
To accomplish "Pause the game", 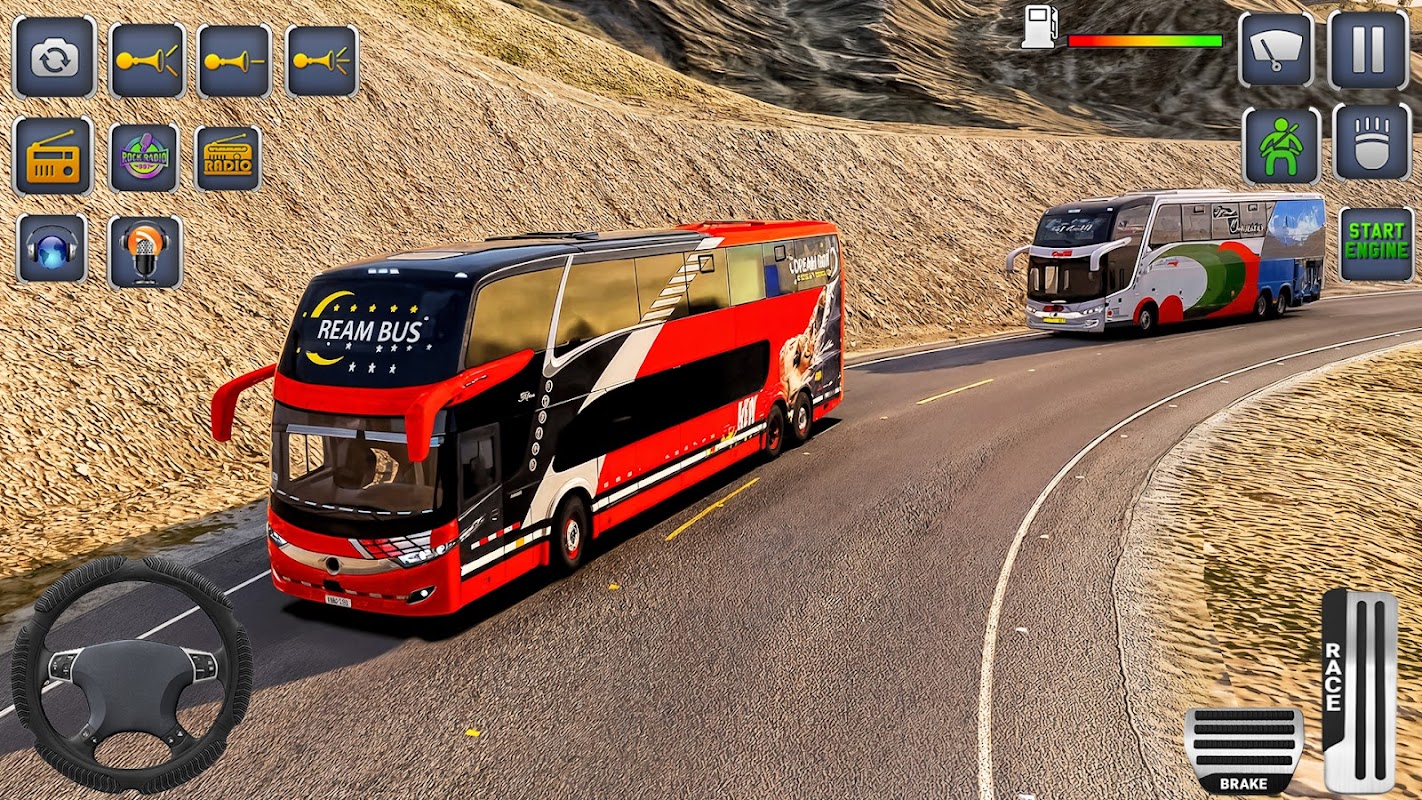I will [1368, 50].
